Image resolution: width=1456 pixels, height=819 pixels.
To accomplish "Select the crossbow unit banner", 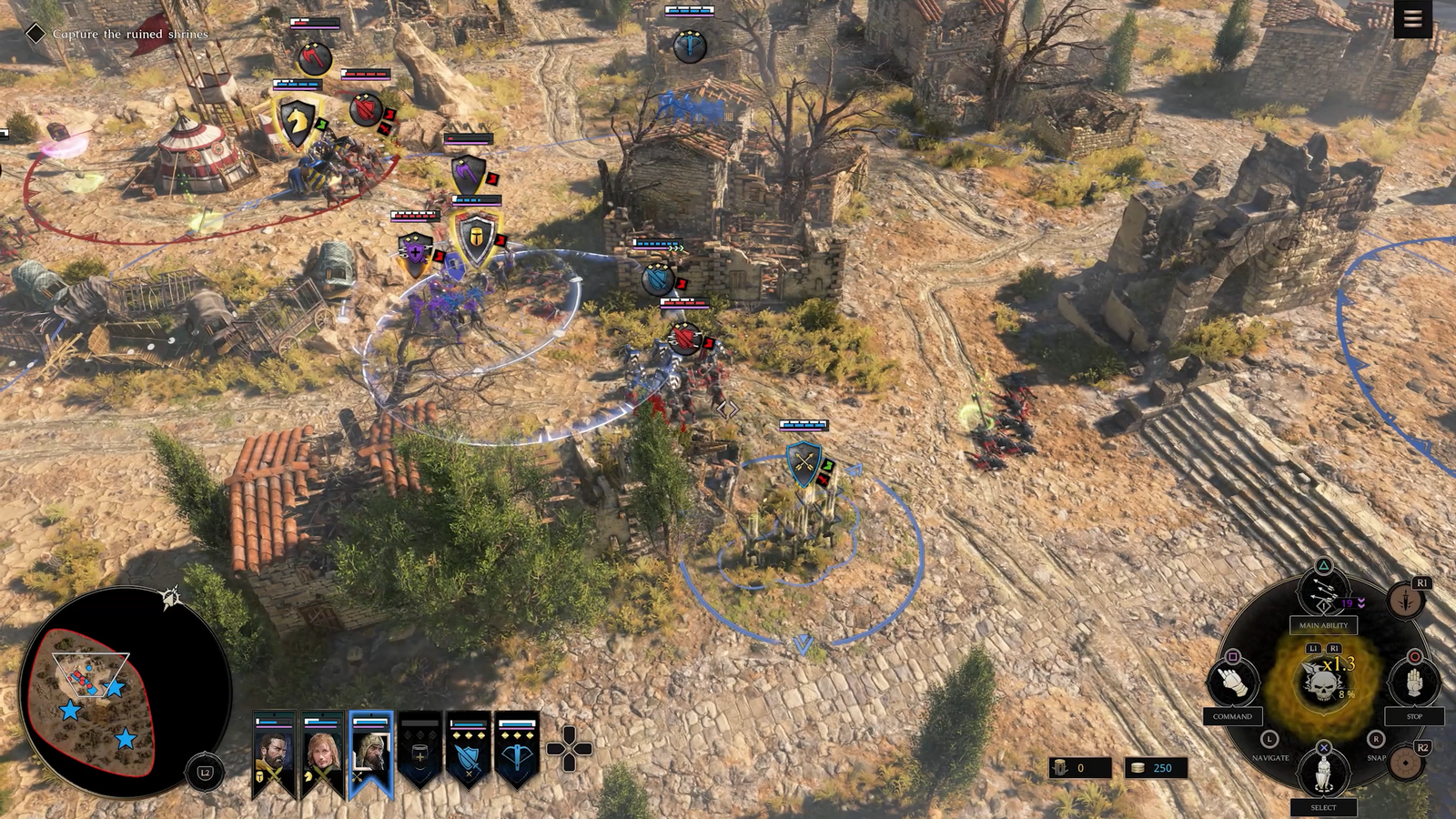I will point(516,754).
